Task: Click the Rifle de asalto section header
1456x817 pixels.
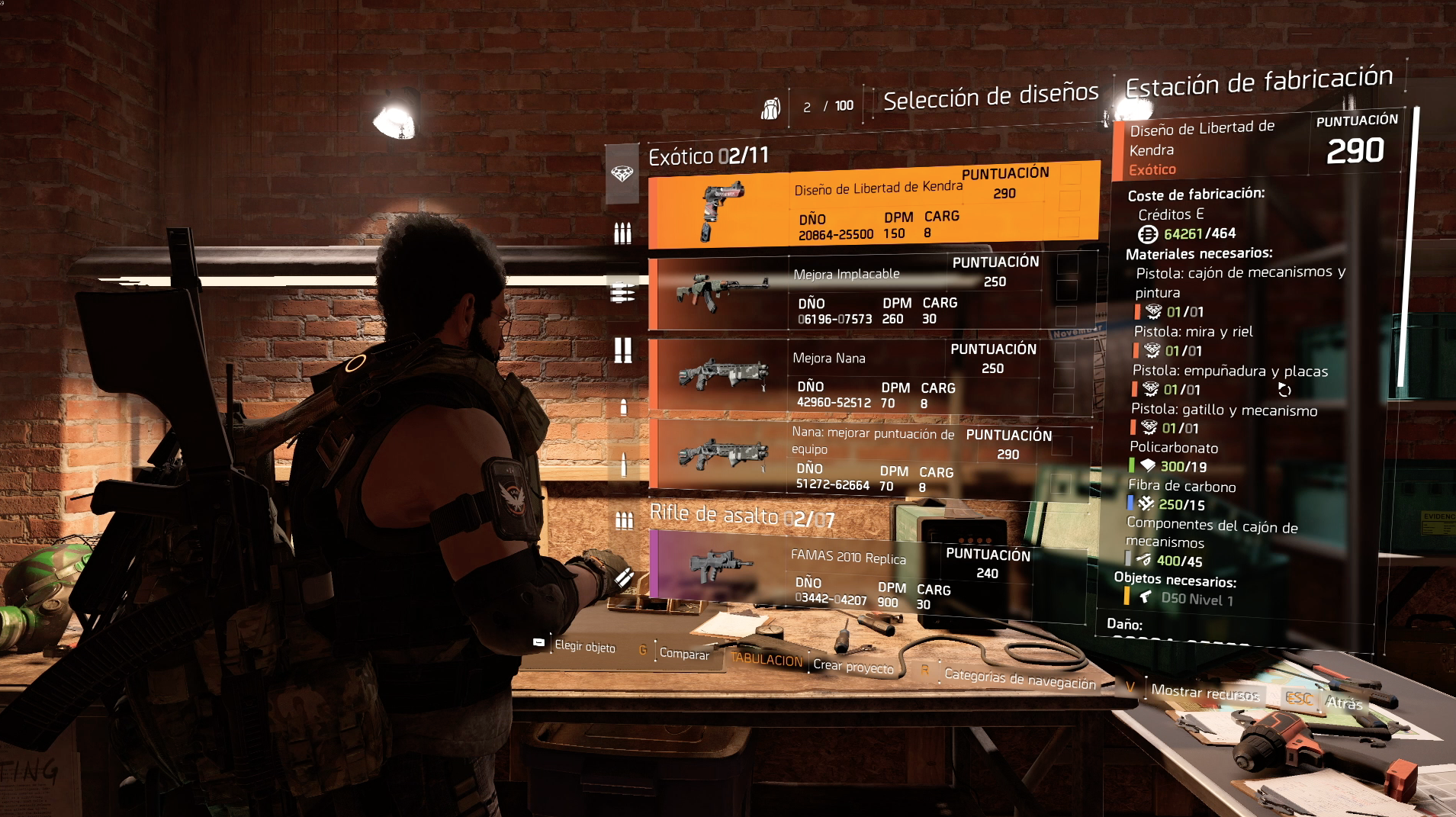Action: (x=741, y=516)
